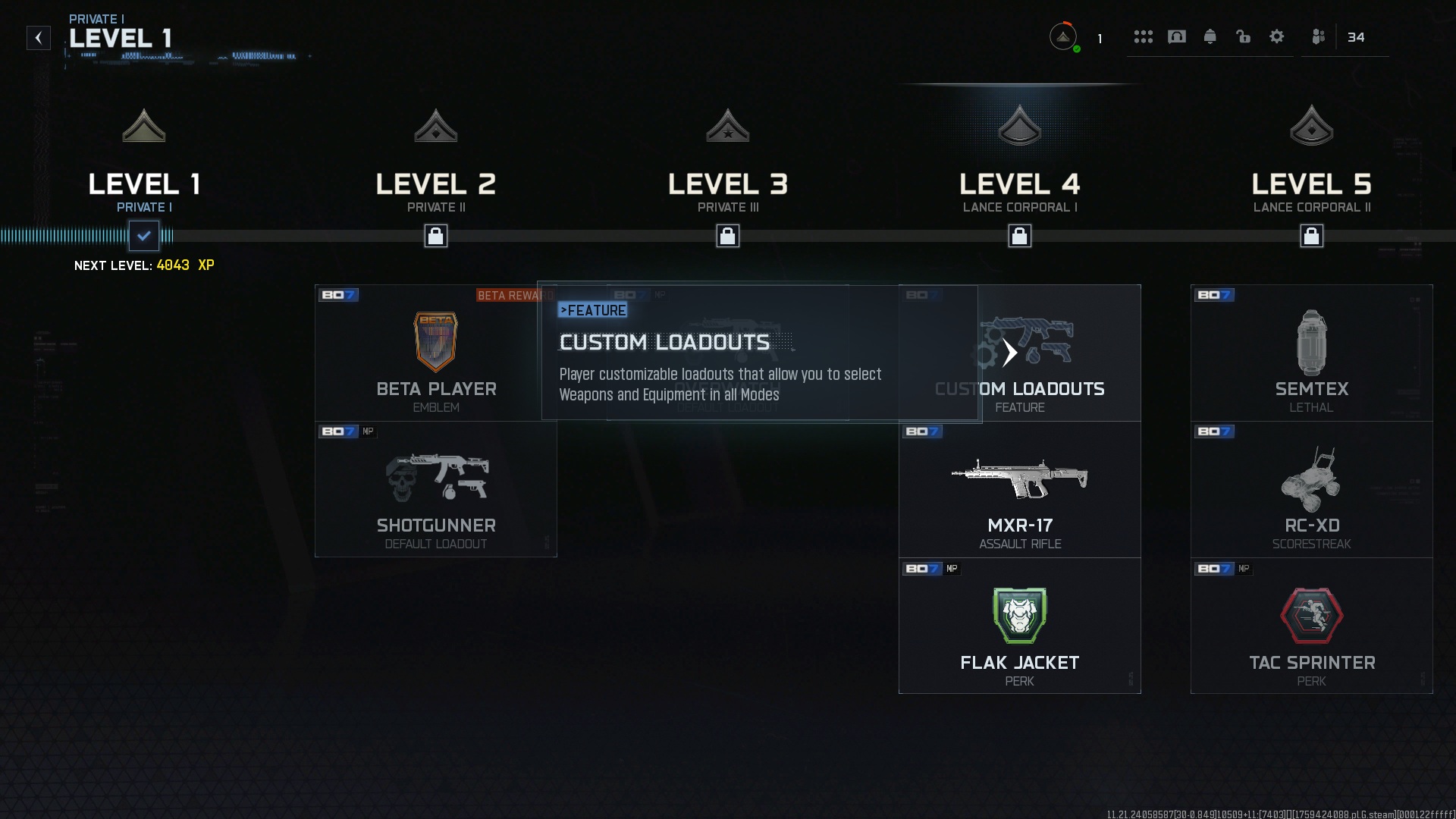This screenshot has width=1456, height=819.
Task: Open the settings gear icon
Action: (x=1277, y=37)
